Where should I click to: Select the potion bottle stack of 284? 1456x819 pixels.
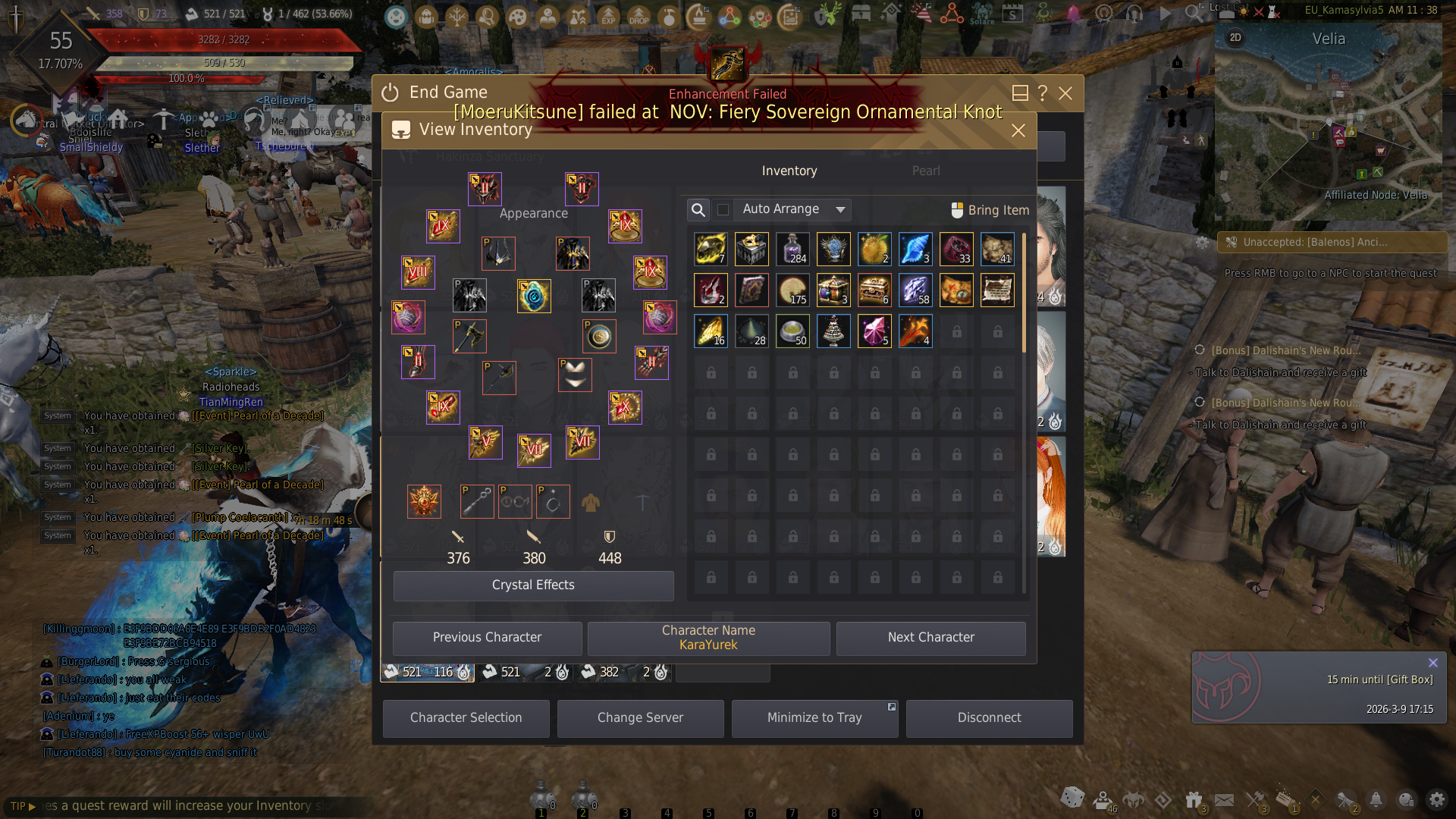tap(792, 249)
